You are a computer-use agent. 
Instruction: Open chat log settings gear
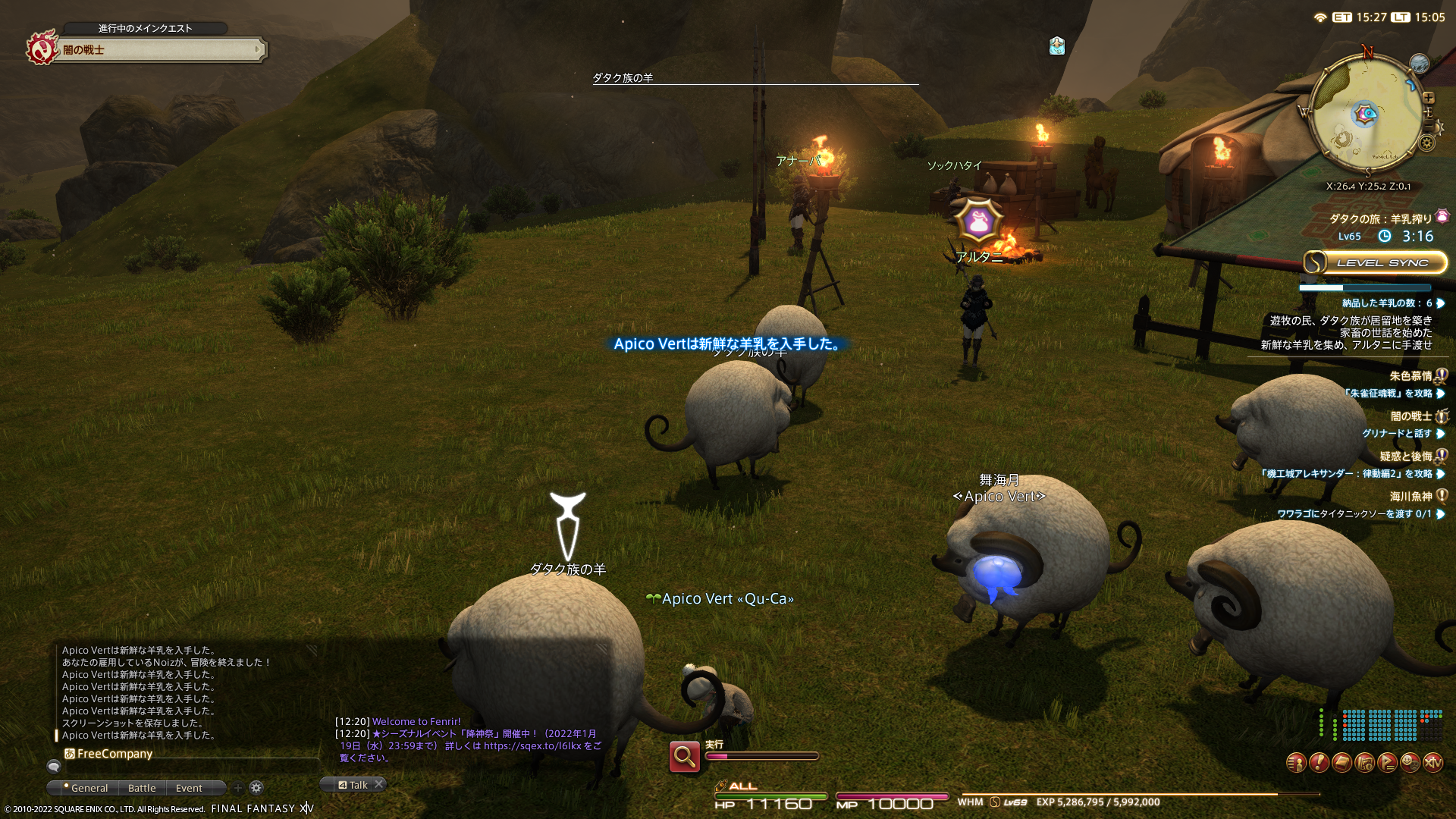coord(256,788)
